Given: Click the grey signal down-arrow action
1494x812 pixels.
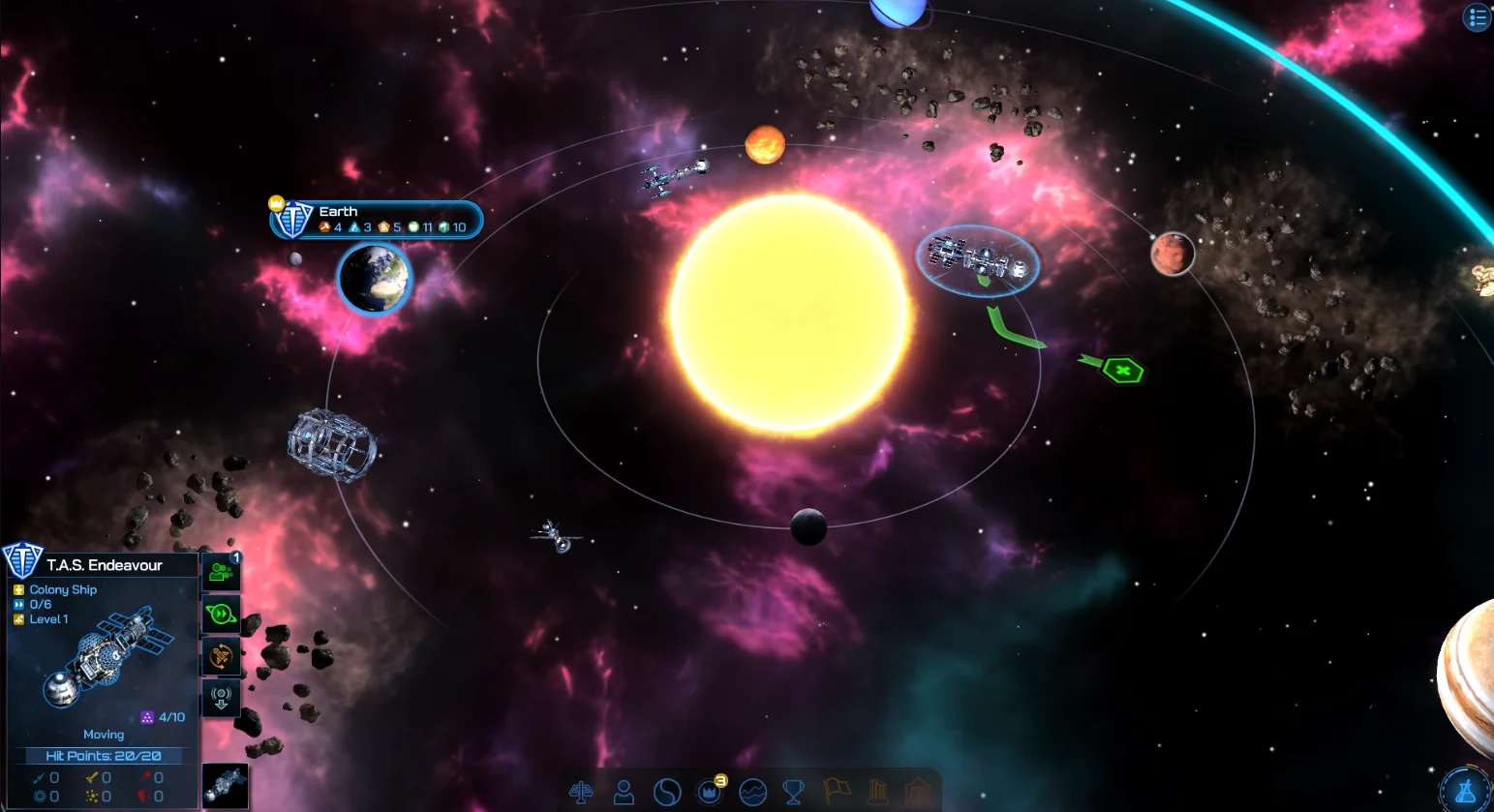Looking at the screenshot, I should click(221, 698).
